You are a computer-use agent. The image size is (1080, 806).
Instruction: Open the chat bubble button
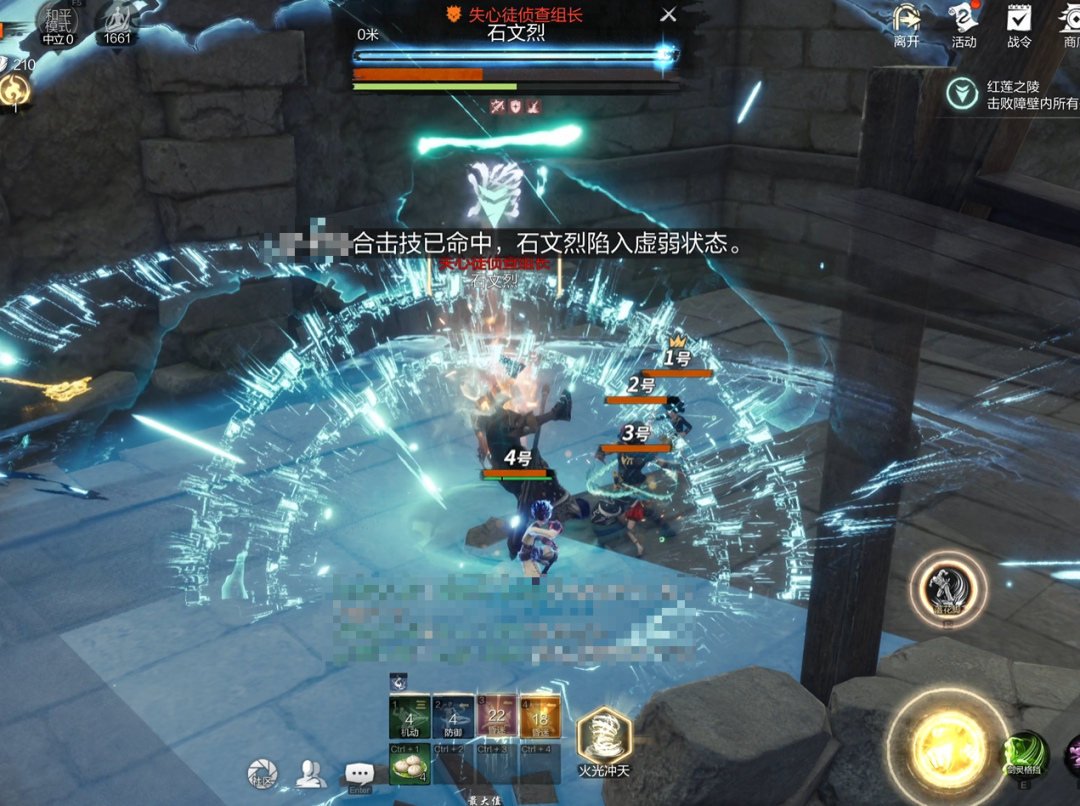click(359, 774)
